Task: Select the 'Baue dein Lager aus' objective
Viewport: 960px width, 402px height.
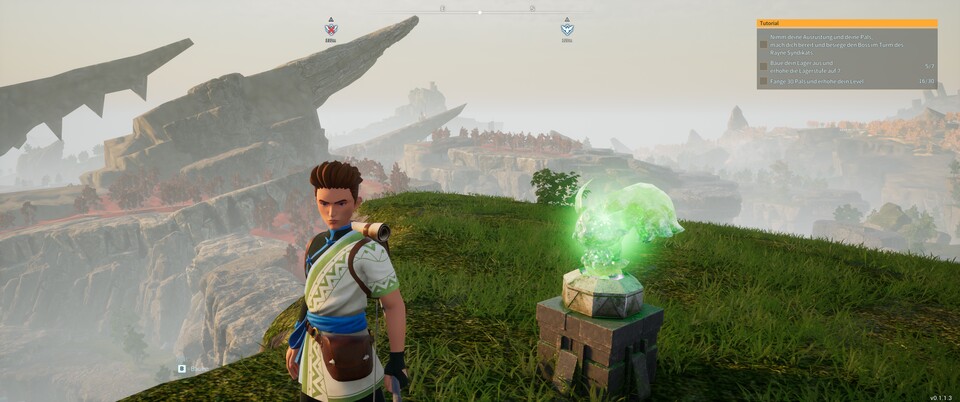Action: tap(820, 66)
